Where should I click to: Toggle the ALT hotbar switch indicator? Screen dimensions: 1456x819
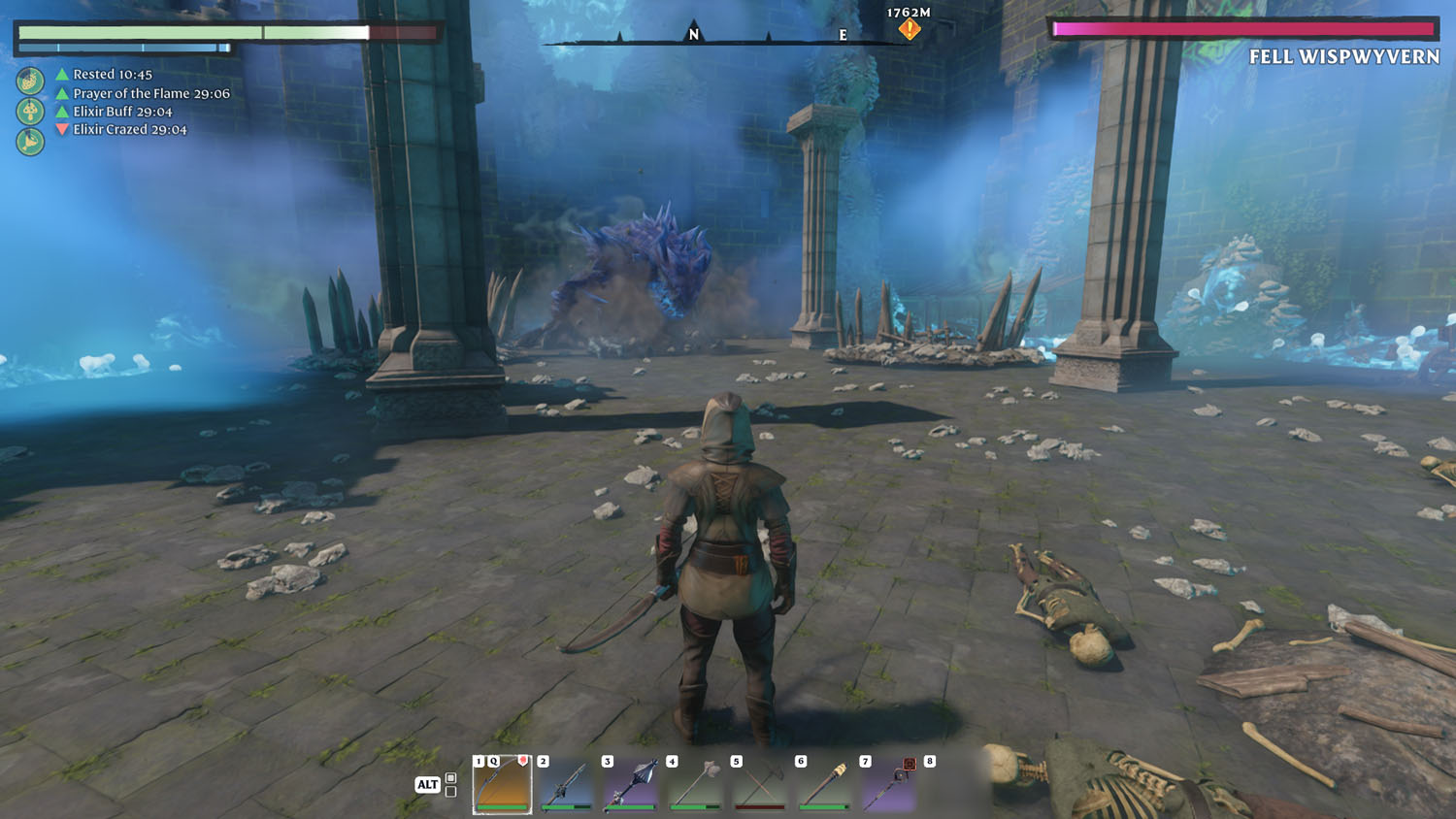pos(427,783)
